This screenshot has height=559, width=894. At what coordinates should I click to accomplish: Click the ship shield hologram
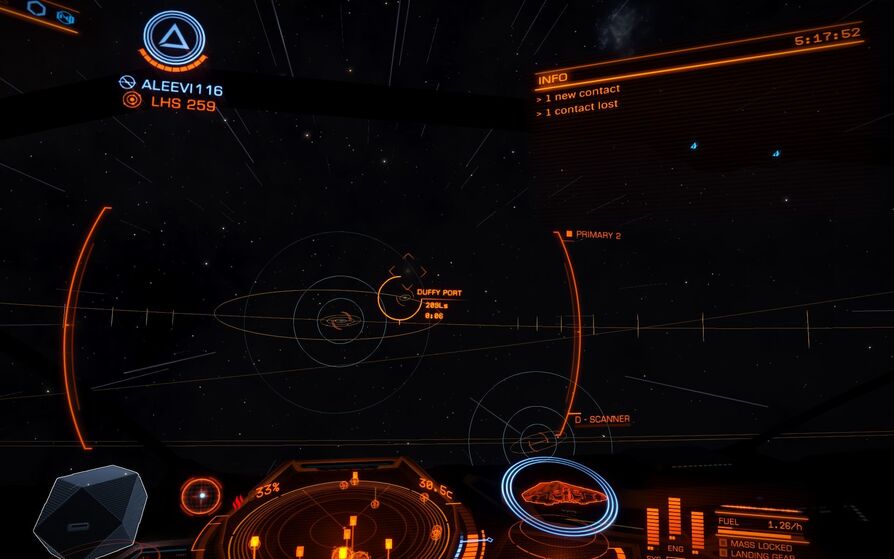coord(559,493)
